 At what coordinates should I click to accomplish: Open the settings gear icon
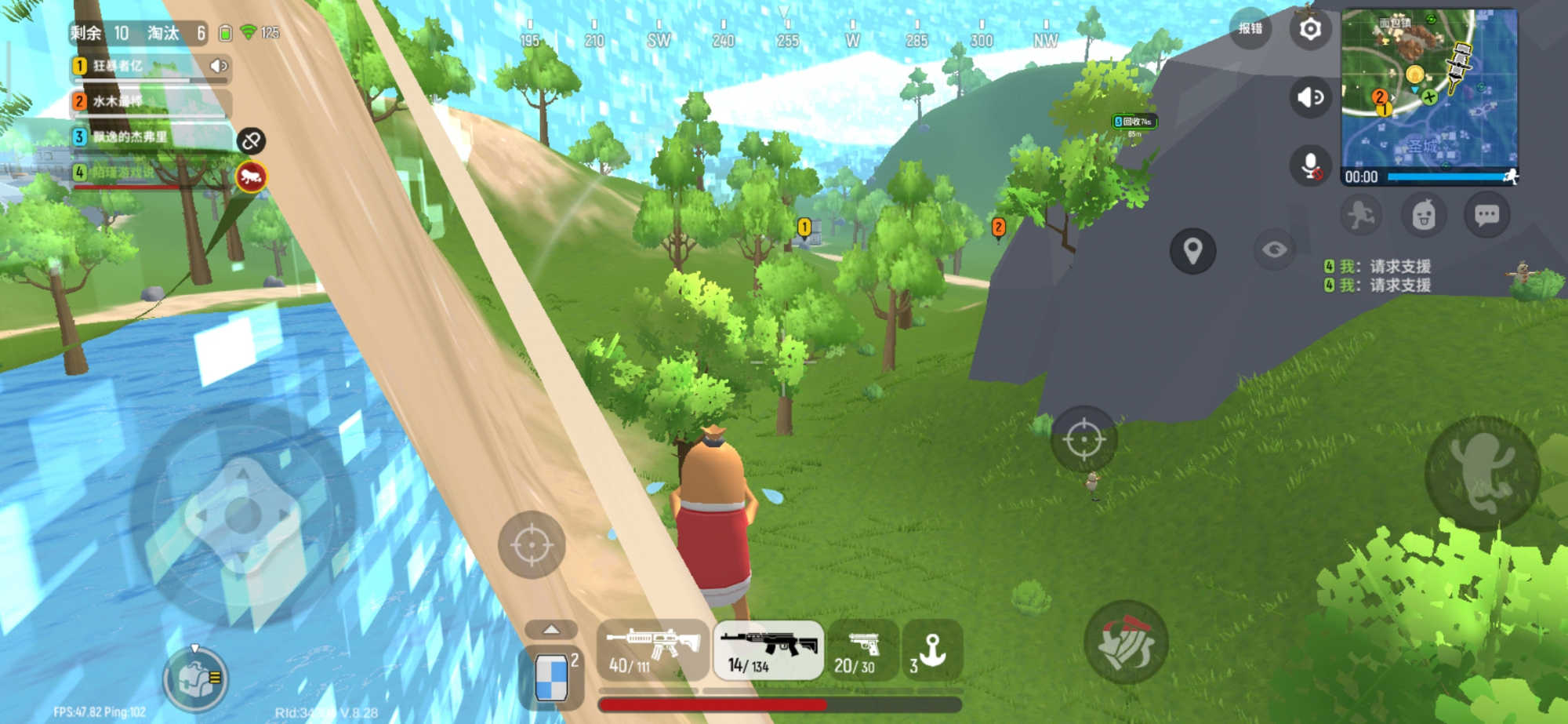(1310, 30)
